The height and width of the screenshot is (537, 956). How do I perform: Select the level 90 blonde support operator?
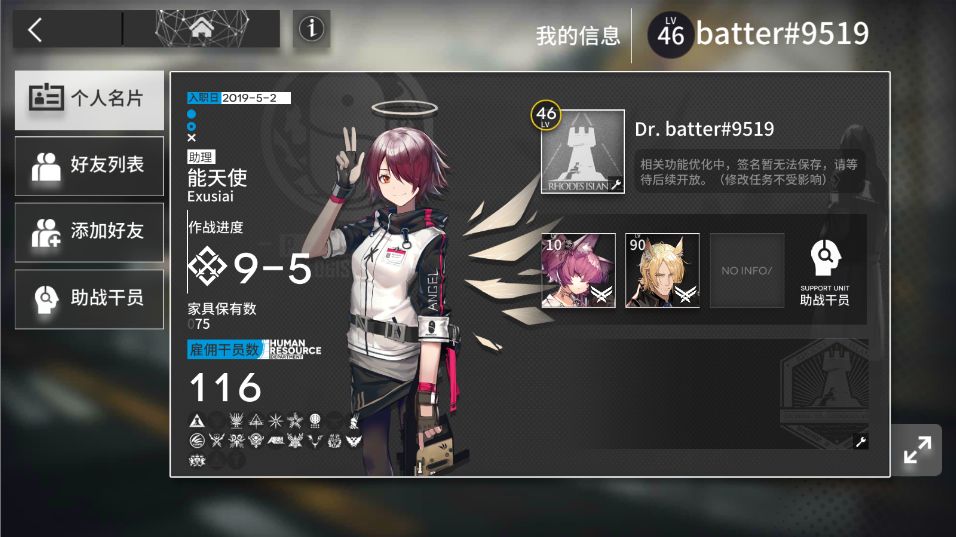(x=662, y=270)
